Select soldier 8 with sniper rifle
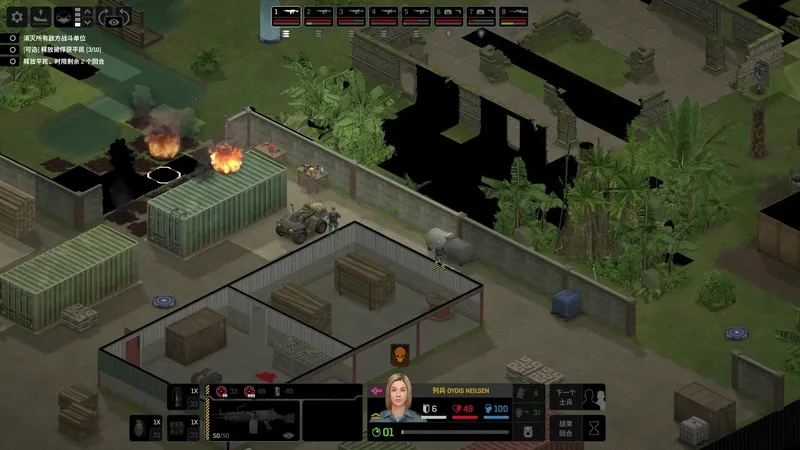Viewport: 800px width, 450px height. (x=514, y=15)
